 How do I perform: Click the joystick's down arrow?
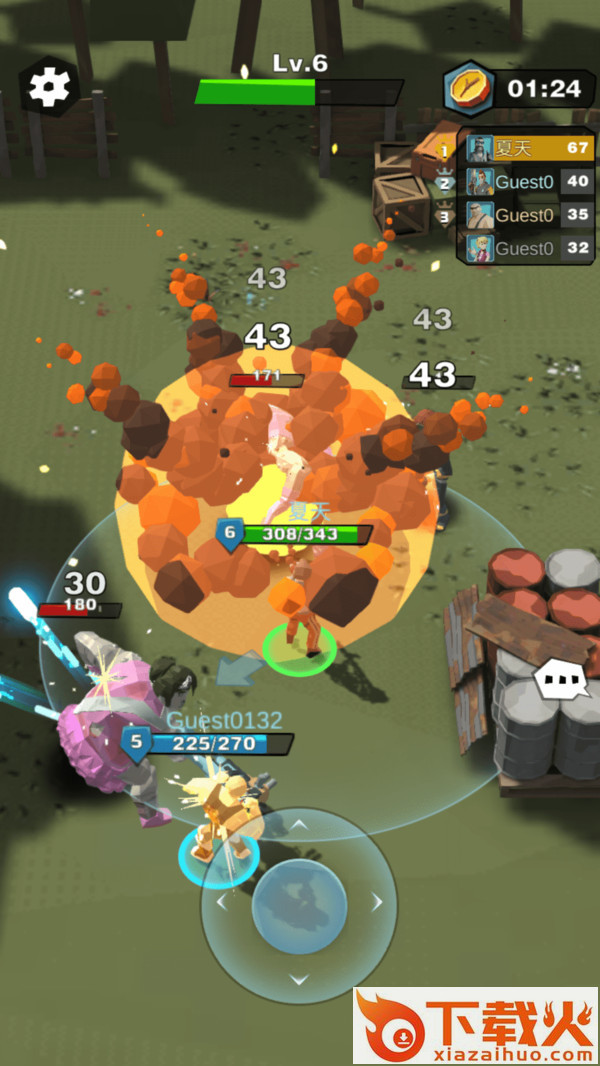coord(298,980)
